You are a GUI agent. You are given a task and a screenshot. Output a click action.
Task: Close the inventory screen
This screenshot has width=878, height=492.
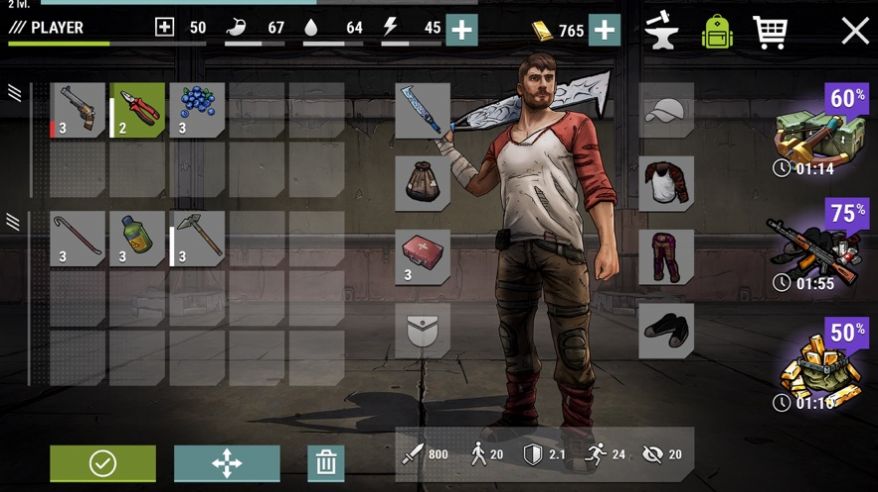click(x=854, y=31)
